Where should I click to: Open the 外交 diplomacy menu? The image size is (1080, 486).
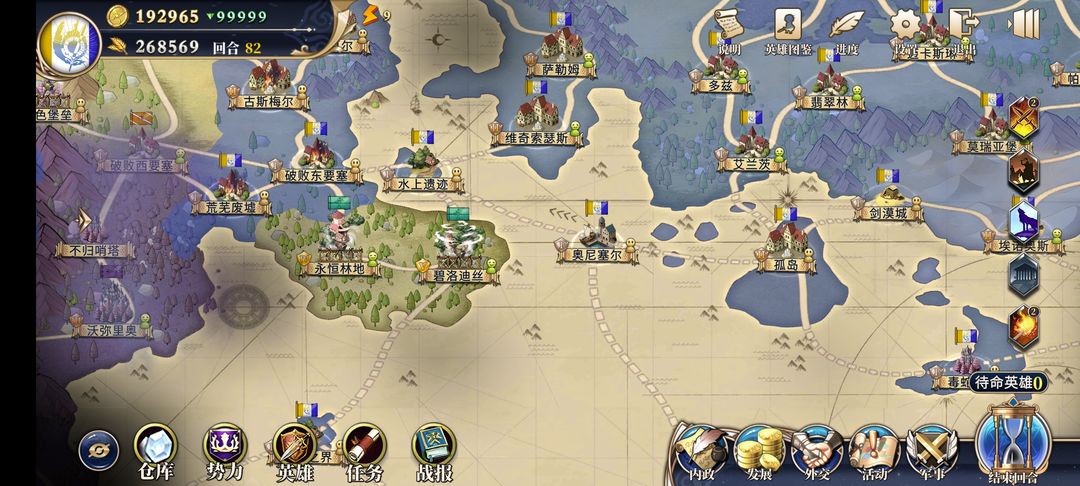pyautogui.click(x=817, y=452)
